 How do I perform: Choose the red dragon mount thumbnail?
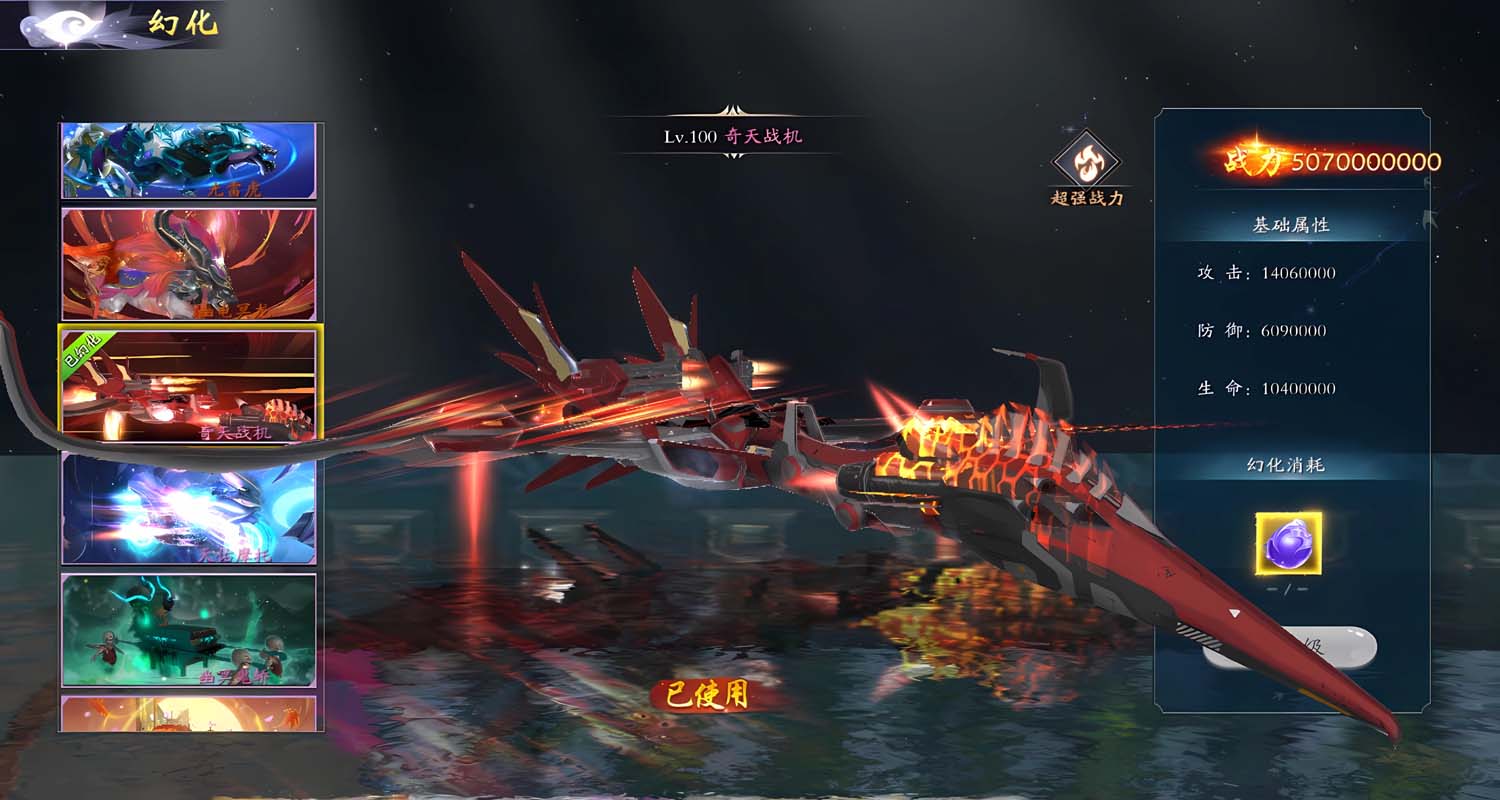[189, 264]
